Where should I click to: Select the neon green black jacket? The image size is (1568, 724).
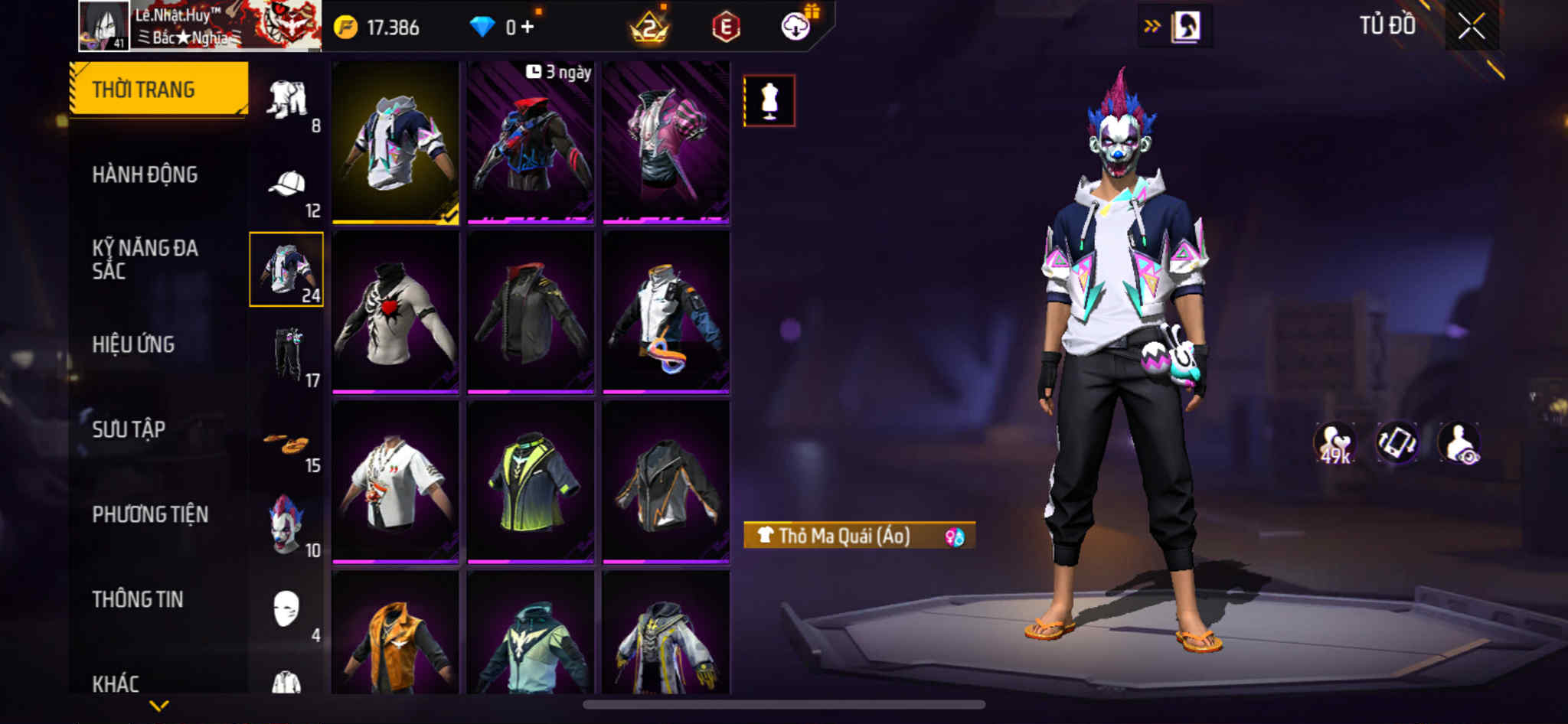click(531, 482)
